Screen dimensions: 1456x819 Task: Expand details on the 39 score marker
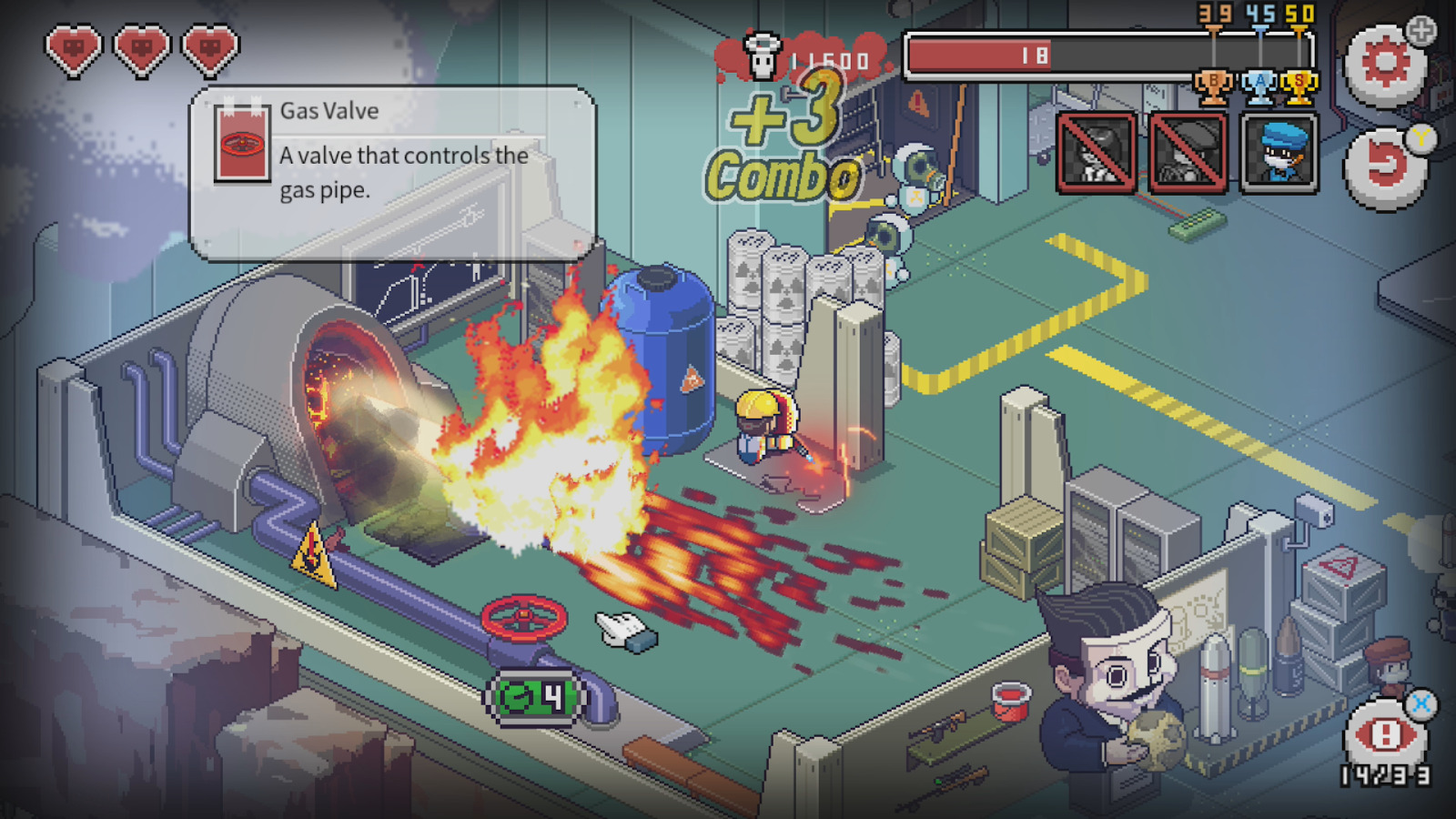tap(1214, 14)
